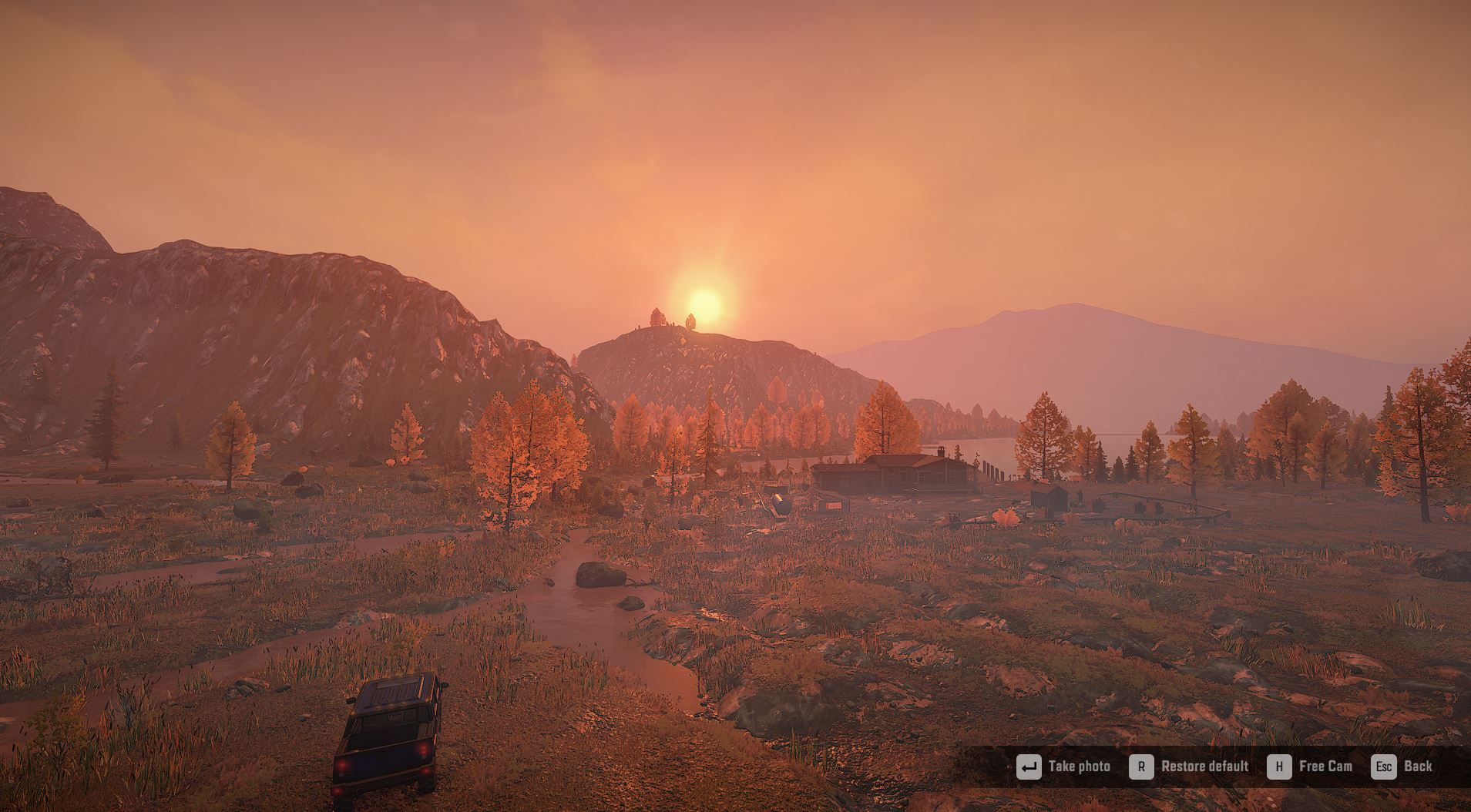Select the Take photo option
The image size is (1471, 812).
click(1064, 767)
